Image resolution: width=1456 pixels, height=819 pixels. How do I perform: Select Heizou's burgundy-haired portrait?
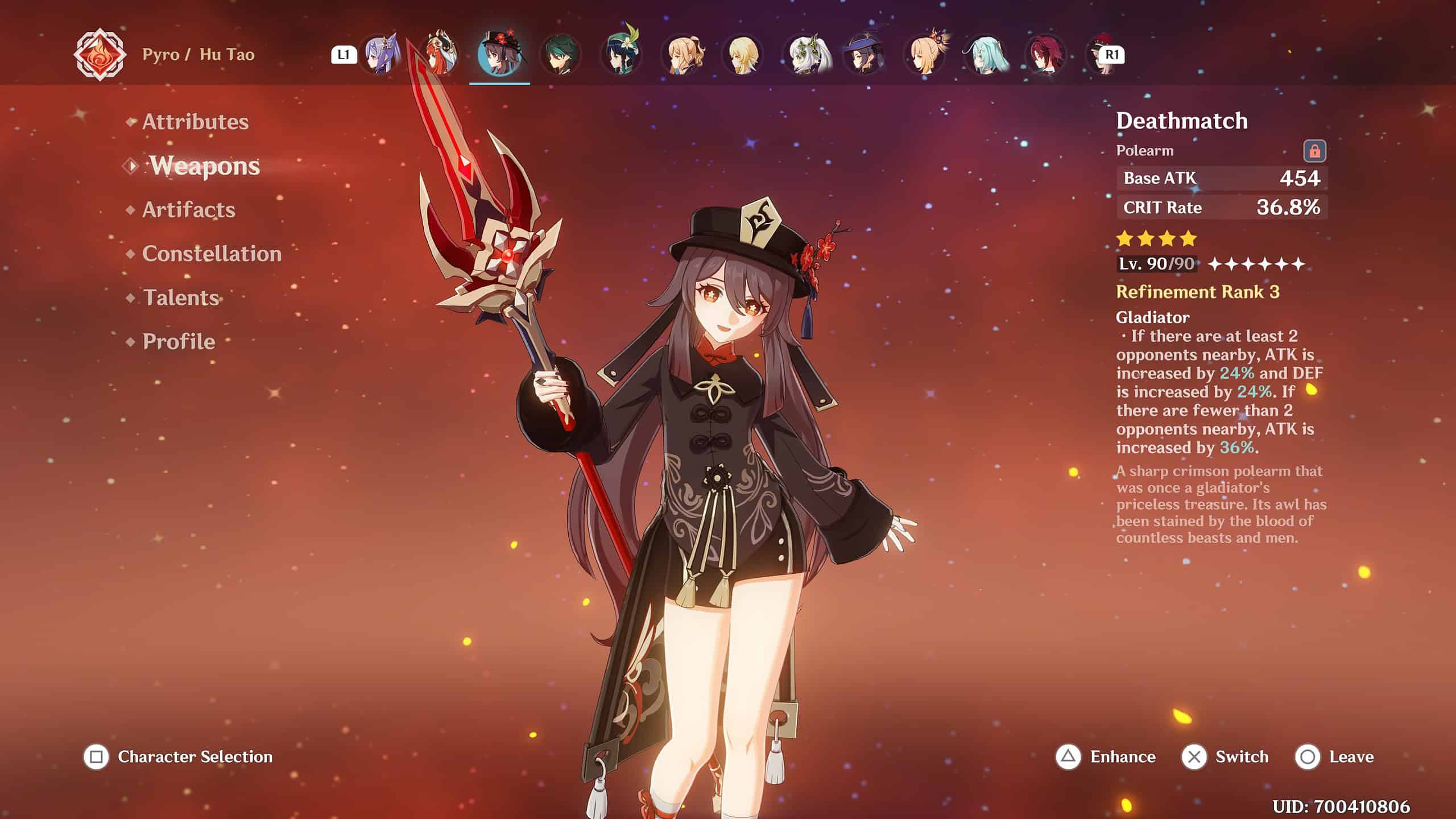(1046, 55)
